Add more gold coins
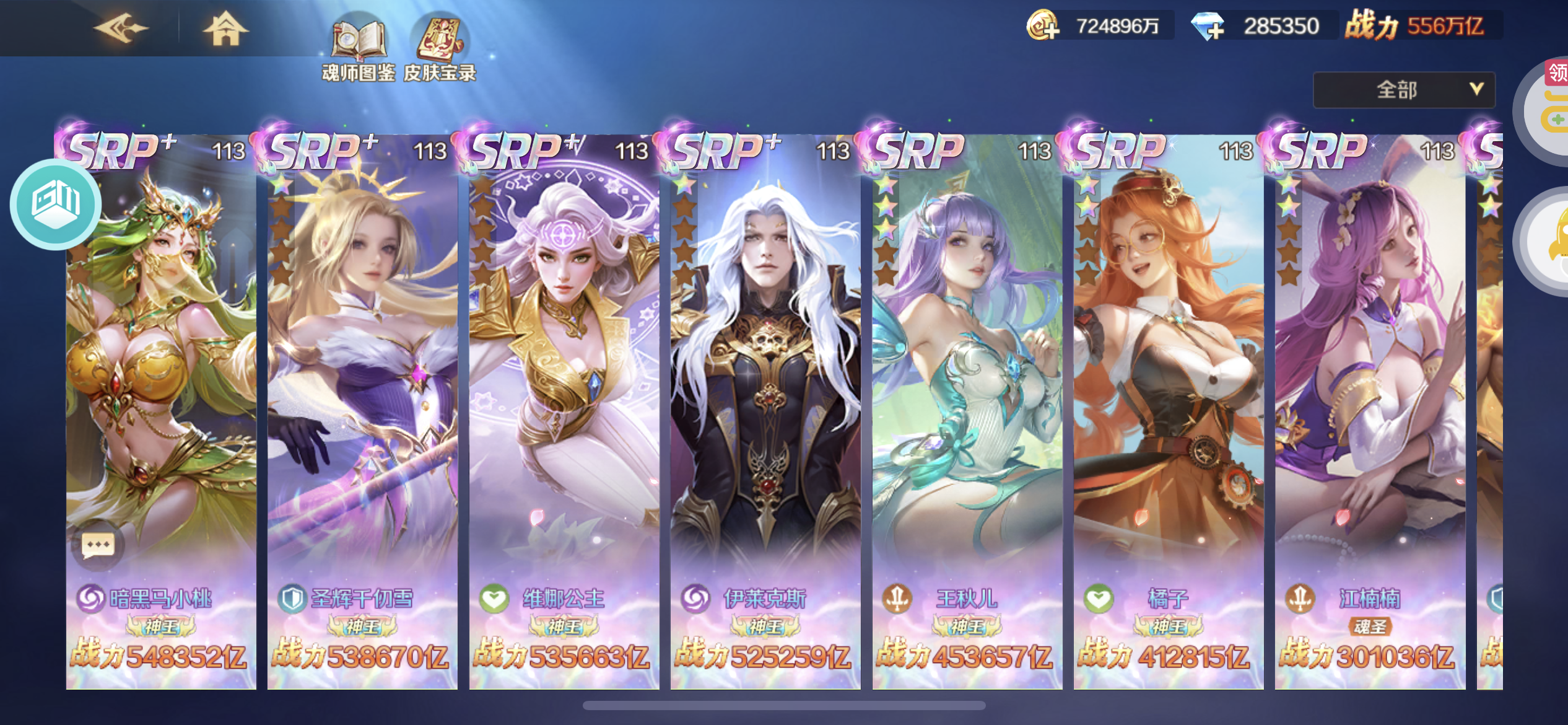 pos(1043,26)
